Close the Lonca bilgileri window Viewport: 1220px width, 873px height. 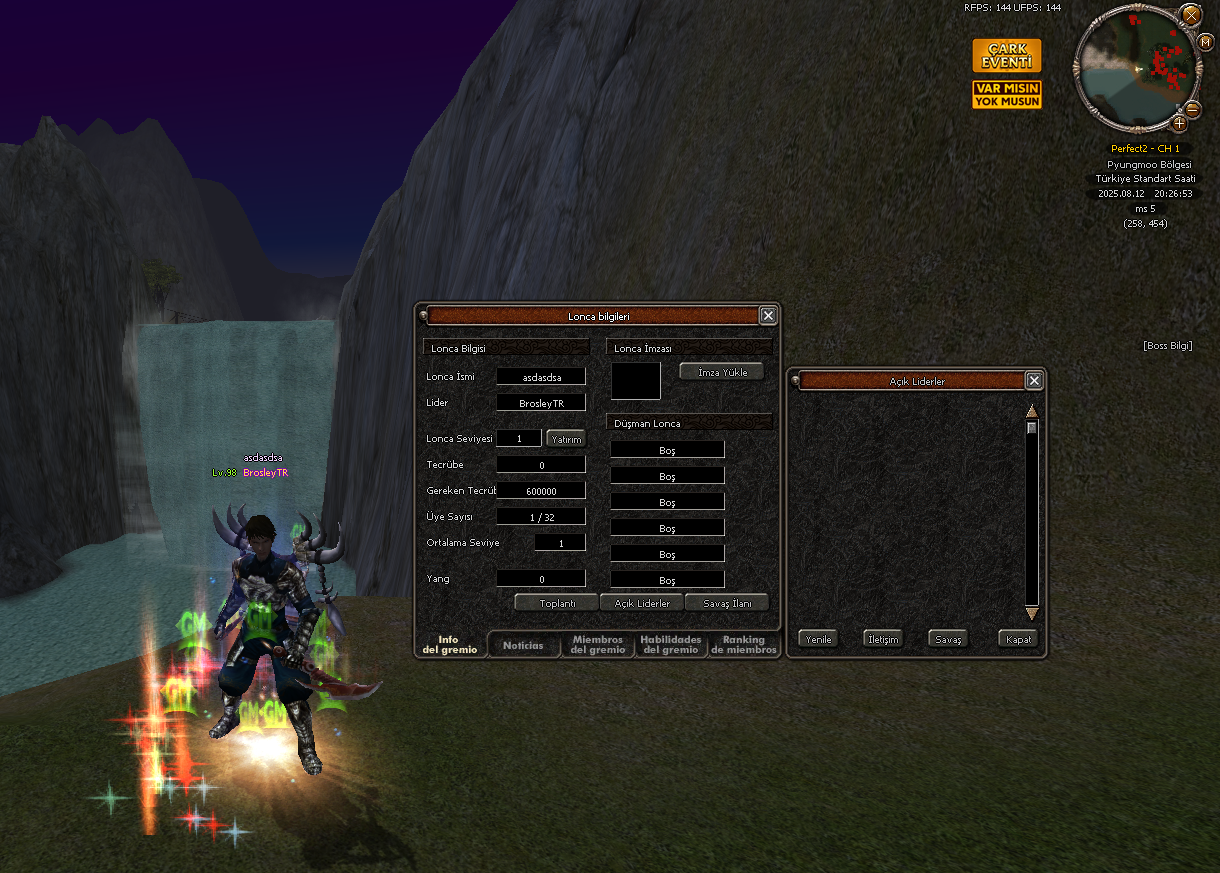(x=768, y=316)
